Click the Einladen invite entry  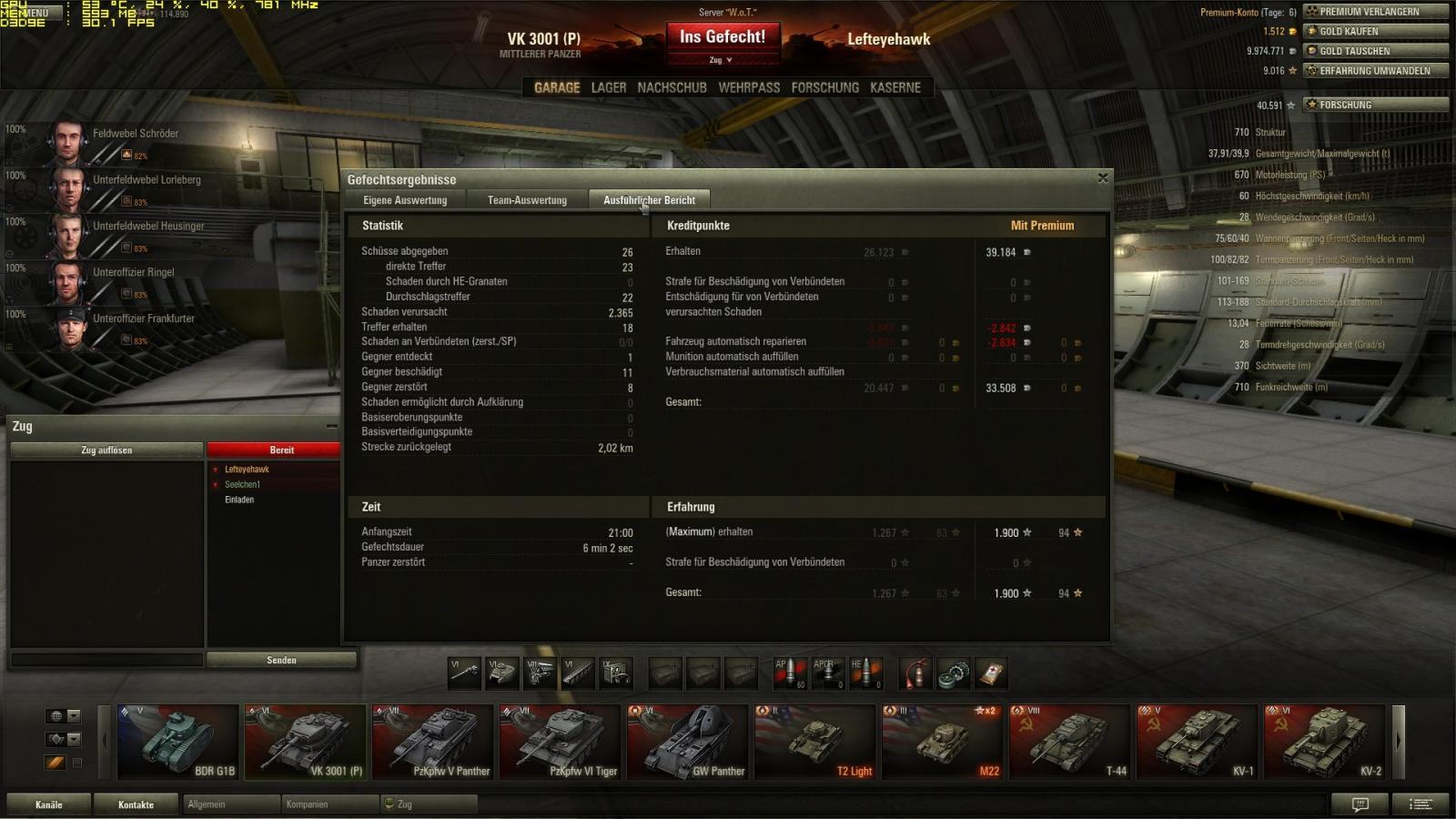239,500
